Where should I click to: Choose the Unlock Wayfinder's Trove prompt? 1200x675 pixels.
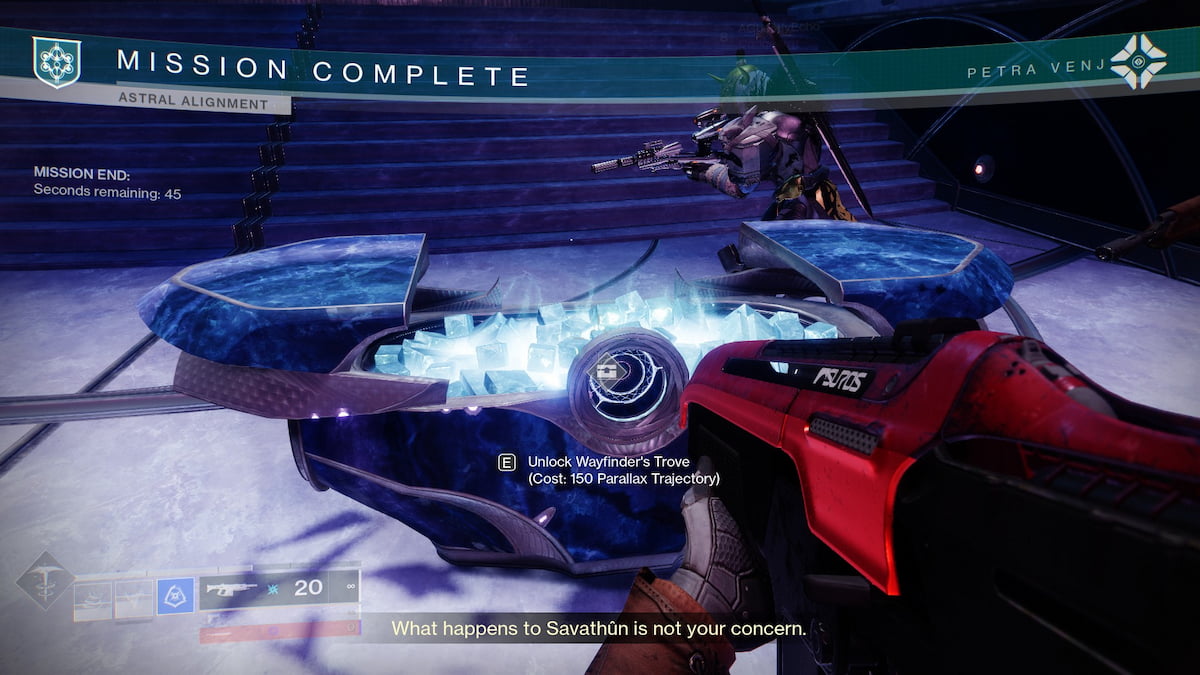tap(610, 470)
